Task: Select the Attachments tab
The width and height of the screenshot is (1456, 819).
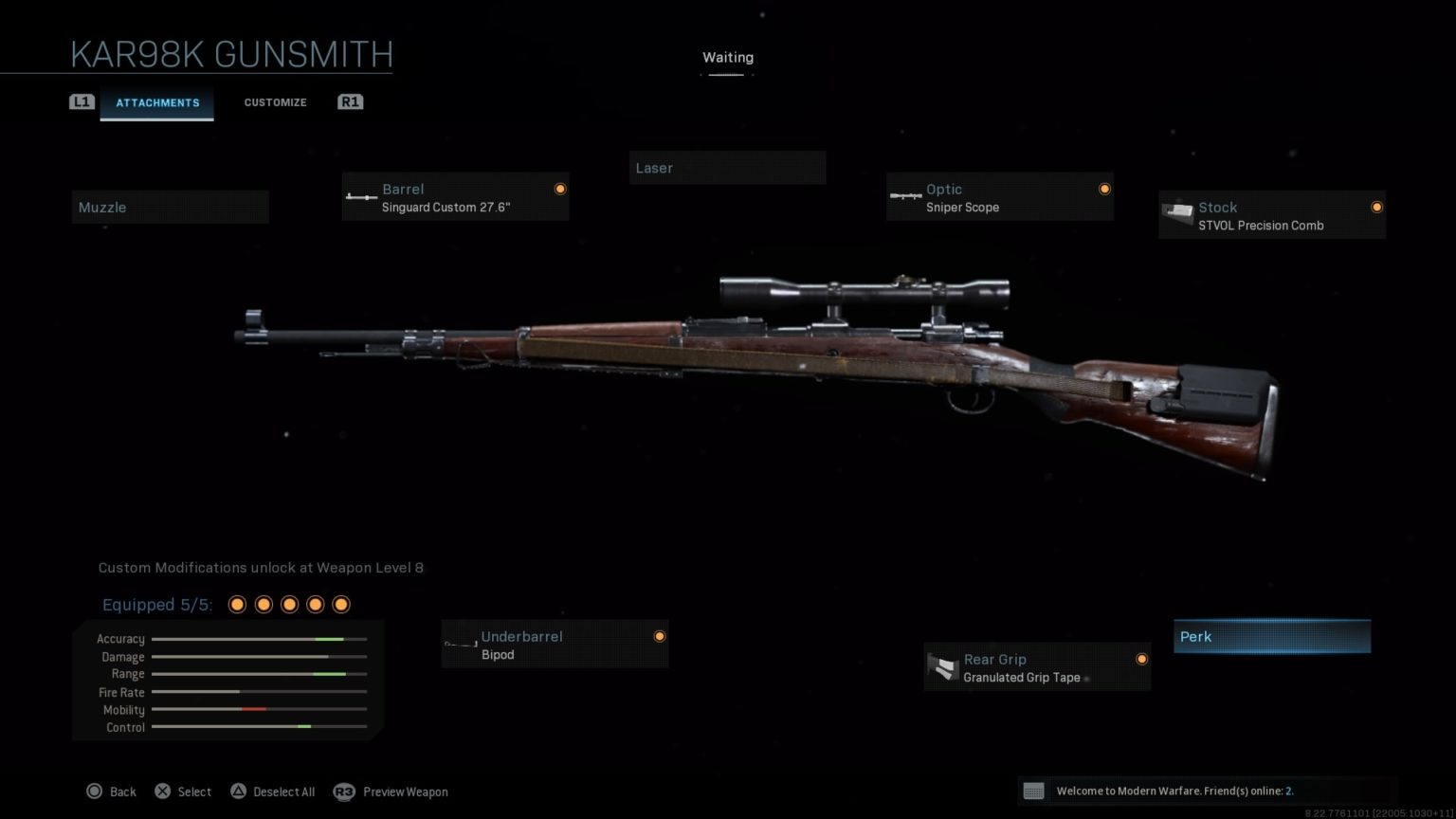Action: 157,102
